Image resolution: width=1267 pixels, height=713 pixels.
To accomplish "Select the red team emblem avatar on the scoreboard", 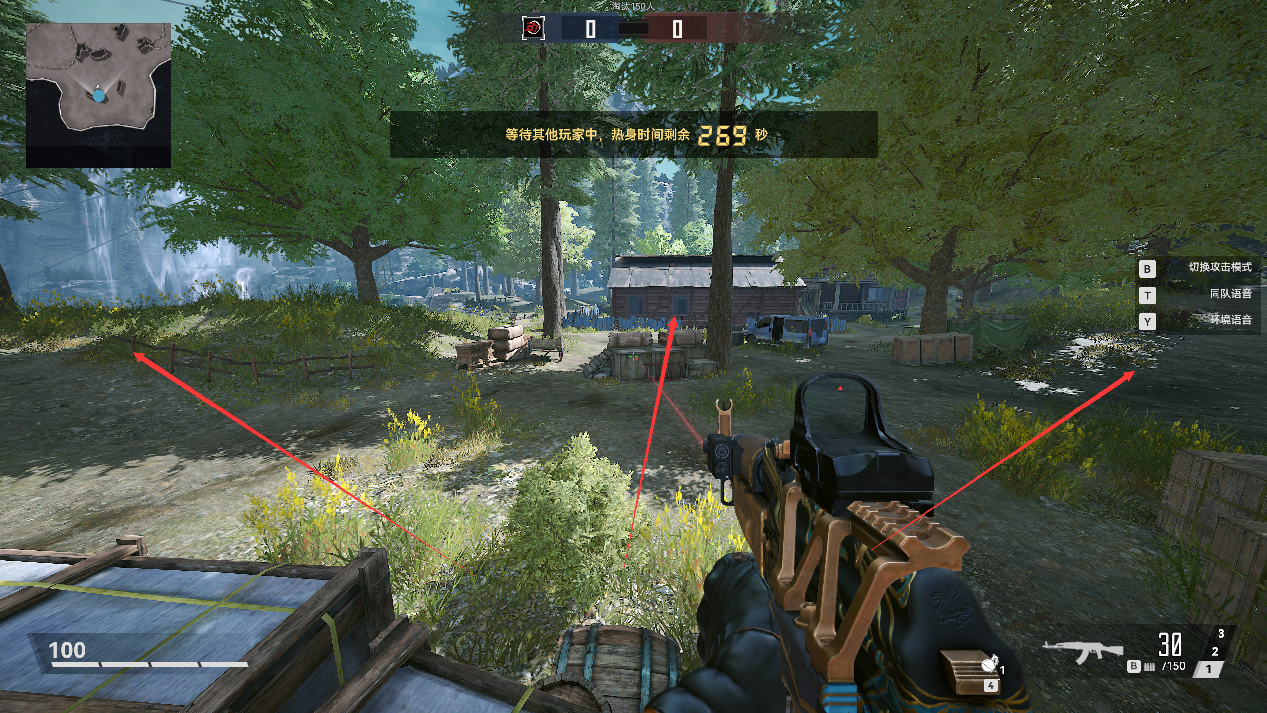I will tap(534, 28).
